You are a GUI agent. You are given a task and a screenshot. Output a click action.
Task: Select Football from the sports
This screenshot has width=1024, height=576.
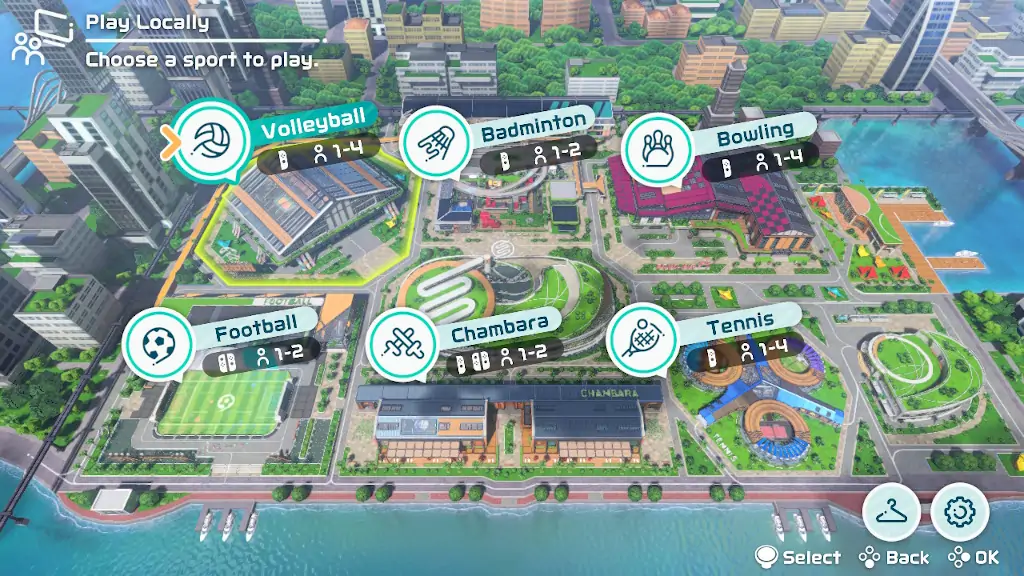pos(158,345)
